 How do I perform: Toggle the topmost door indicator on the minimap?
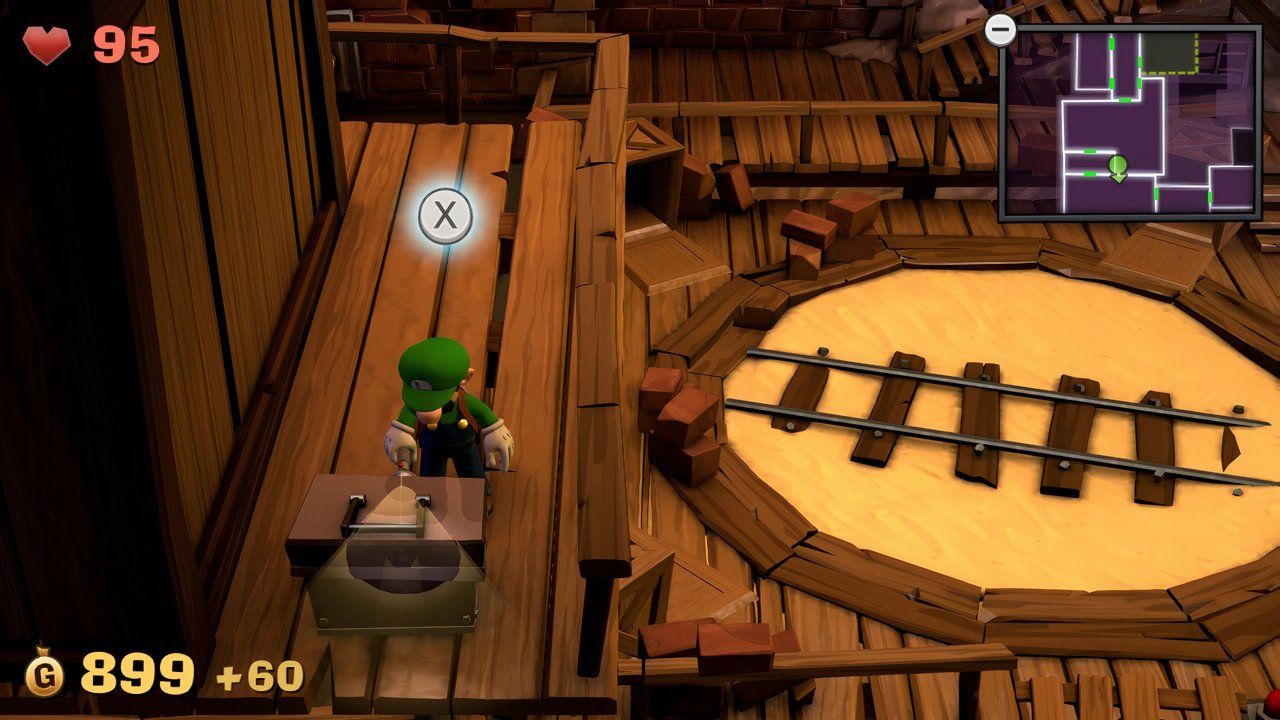click(x=1112, y=43)
